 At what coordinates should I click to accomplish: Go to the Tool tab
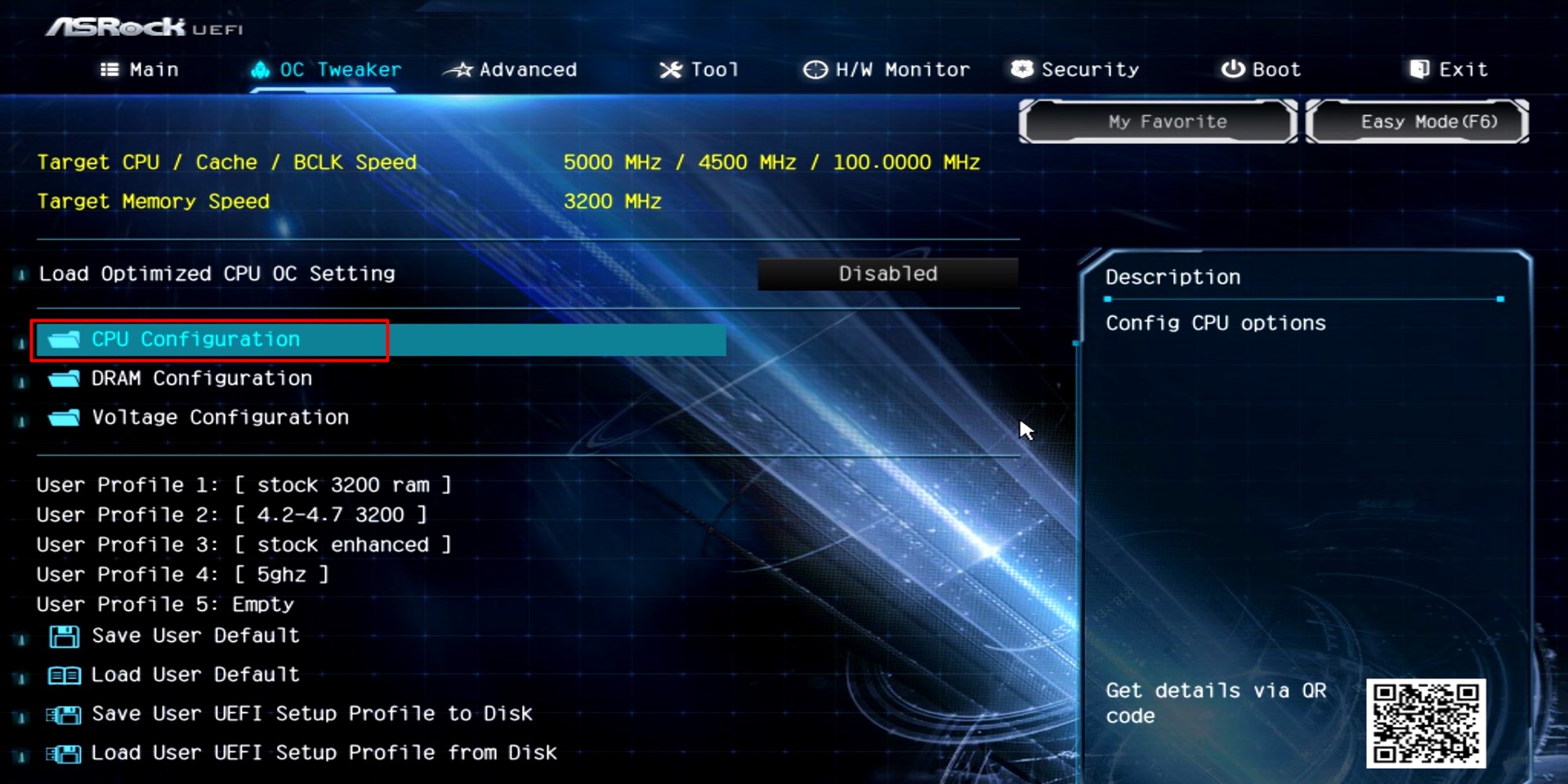coord(699,70)
